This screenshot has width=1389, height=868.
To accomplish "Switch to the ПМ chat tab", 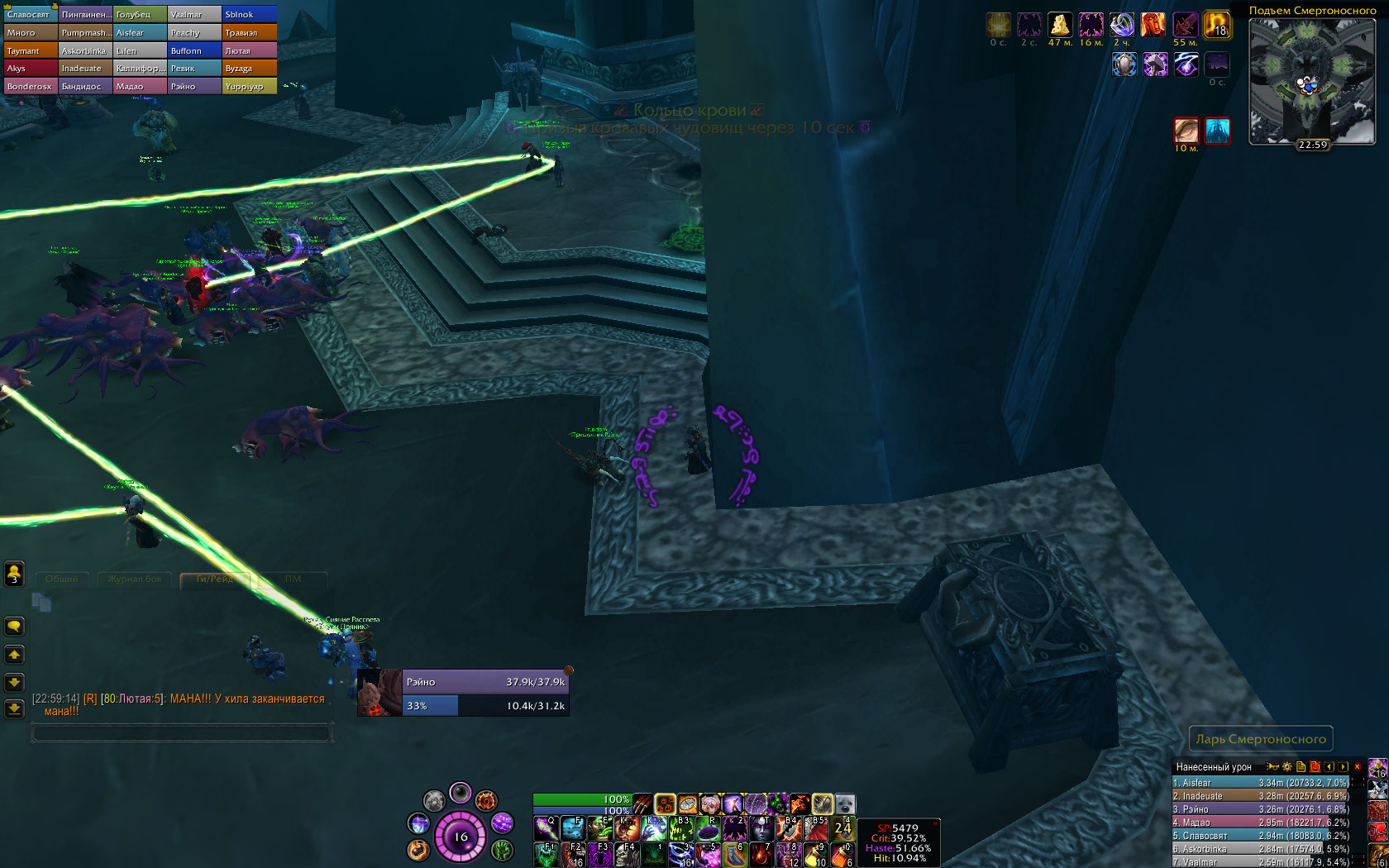I will pos(293,579).
